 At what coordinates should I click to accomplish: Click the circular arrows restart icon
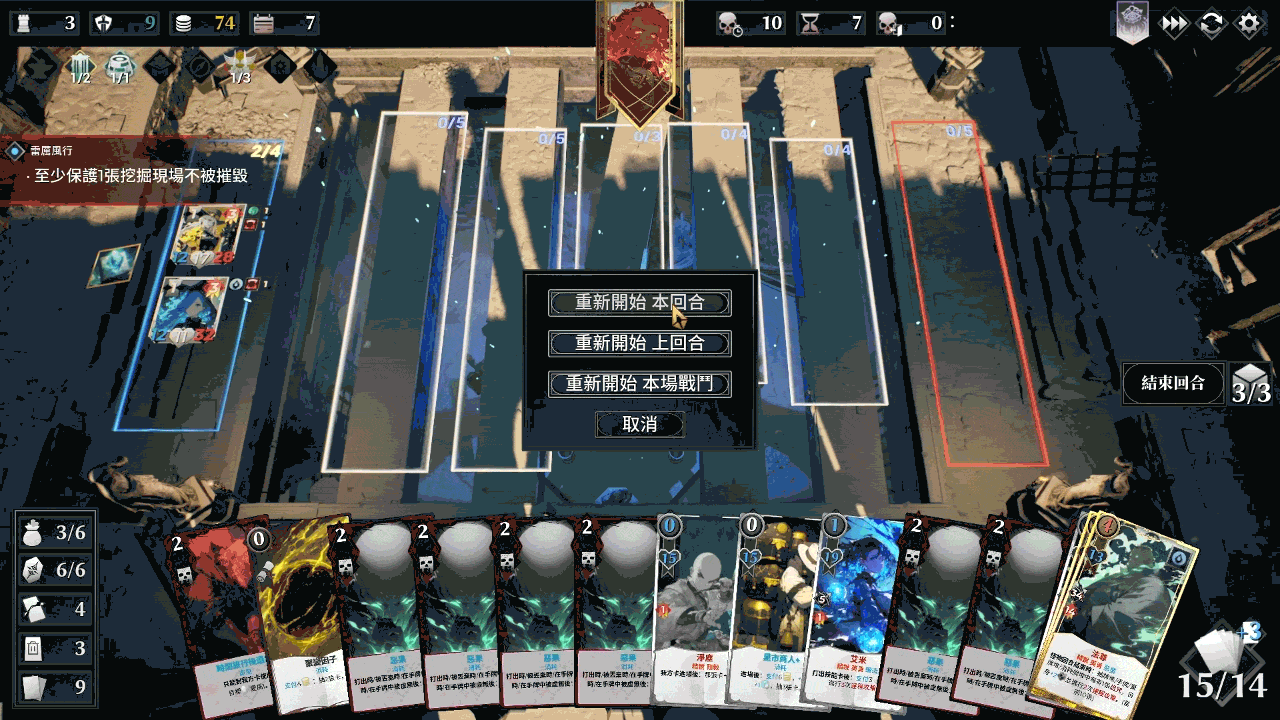[x=1211, y=24]
